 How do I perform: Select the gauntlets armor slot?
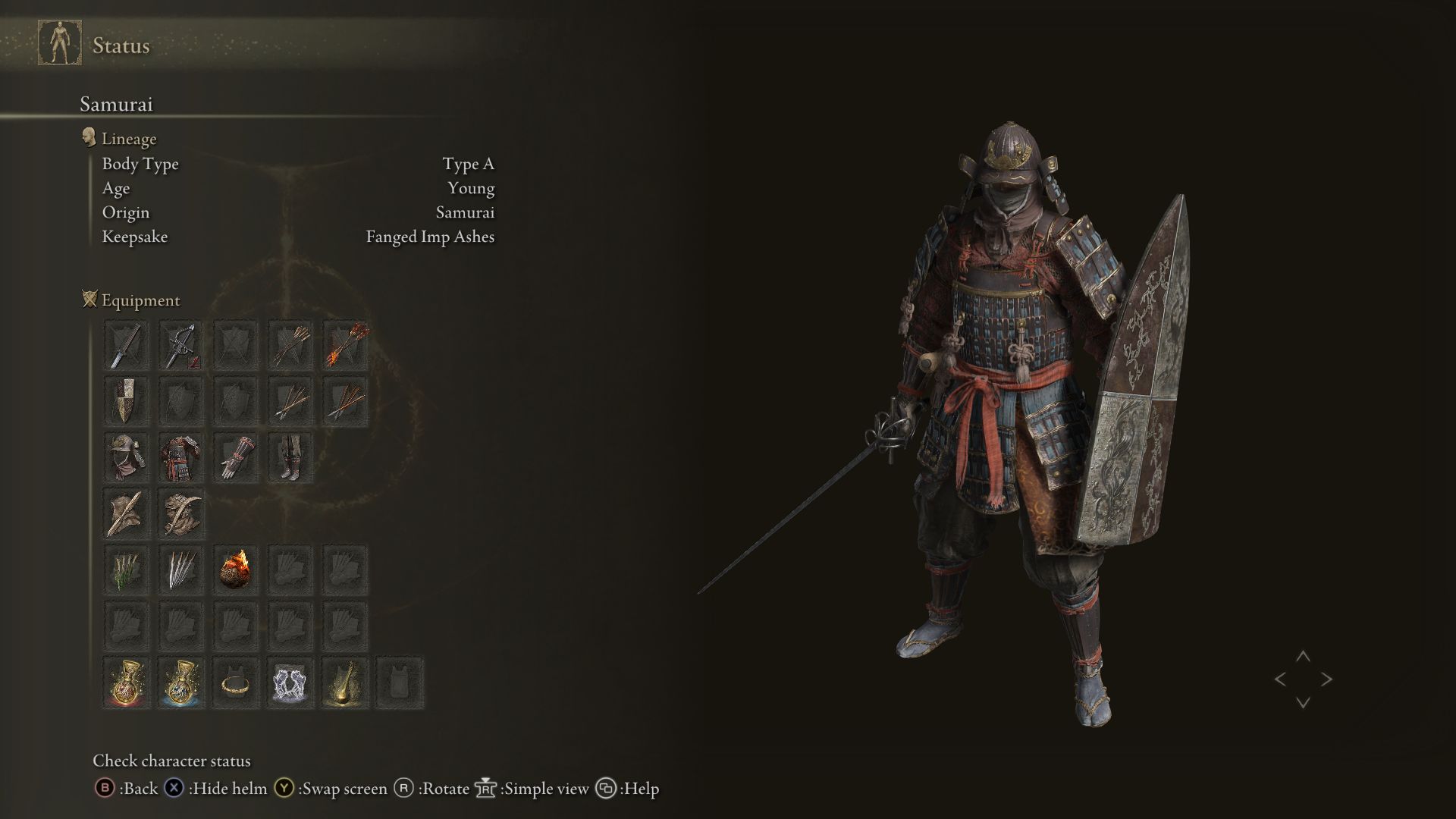[x=235, y=457]
